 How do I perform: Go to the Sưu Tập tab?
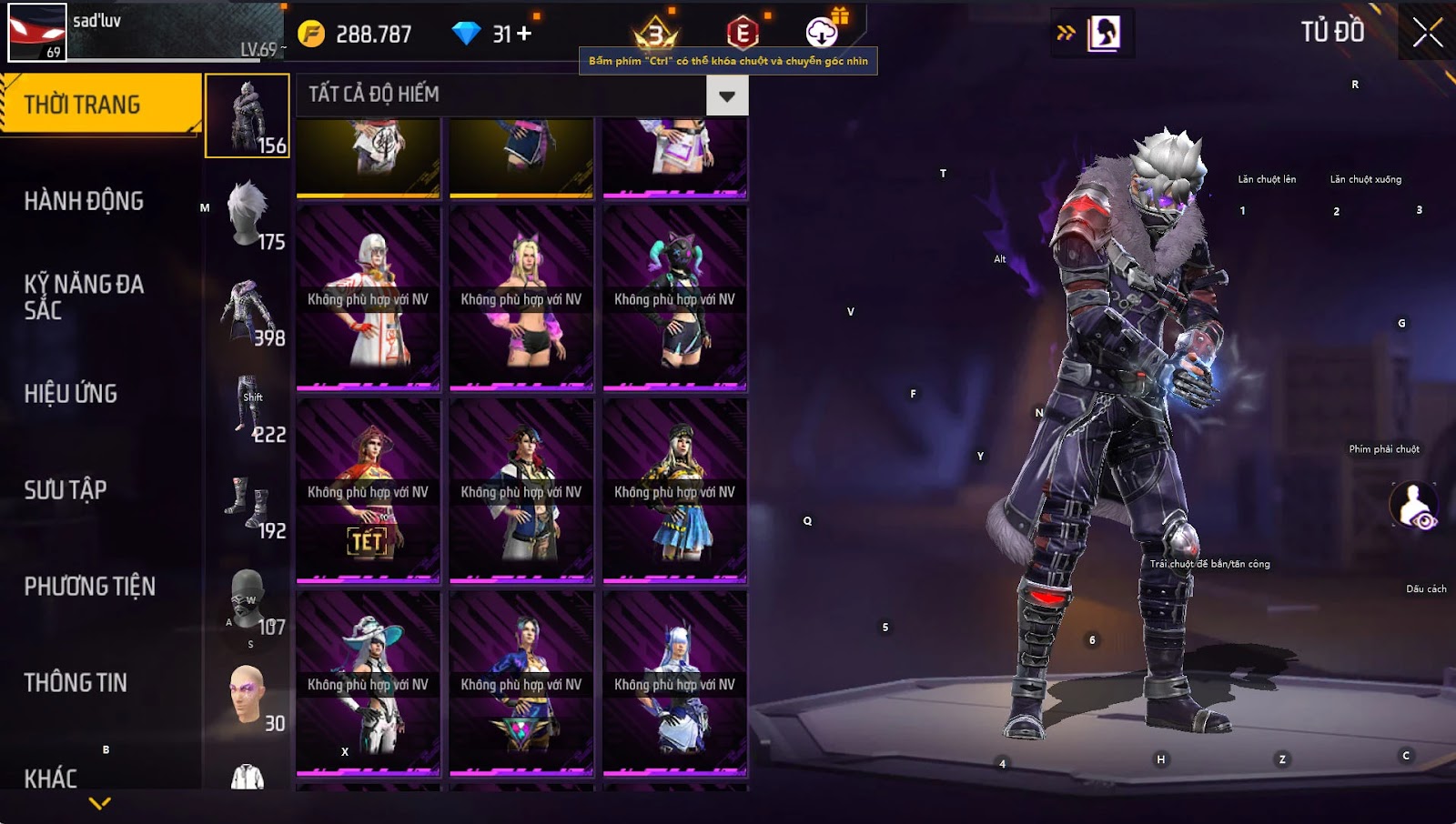click(x=66, y=490)
